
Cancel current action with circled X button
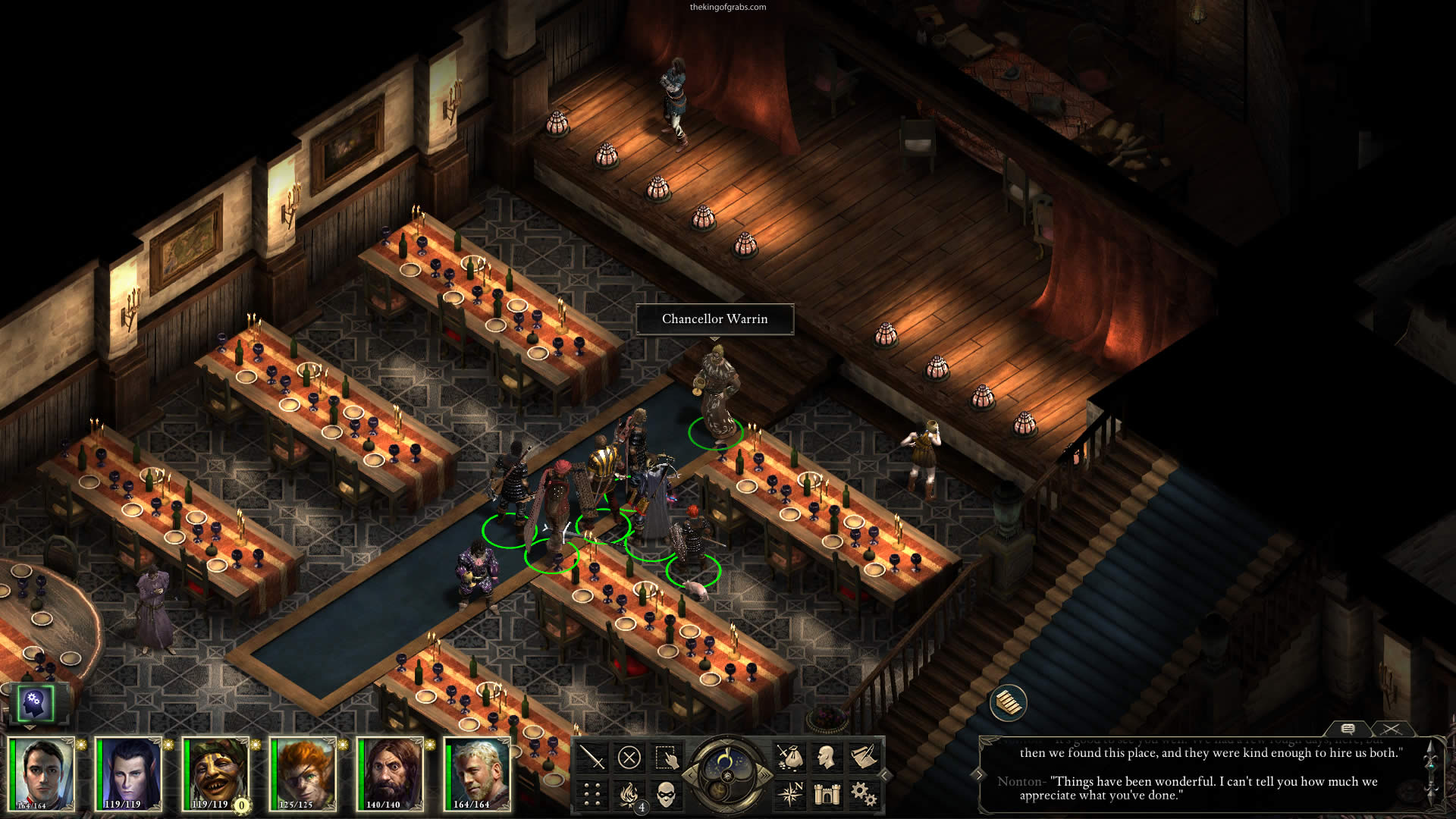tap(629, 758)
